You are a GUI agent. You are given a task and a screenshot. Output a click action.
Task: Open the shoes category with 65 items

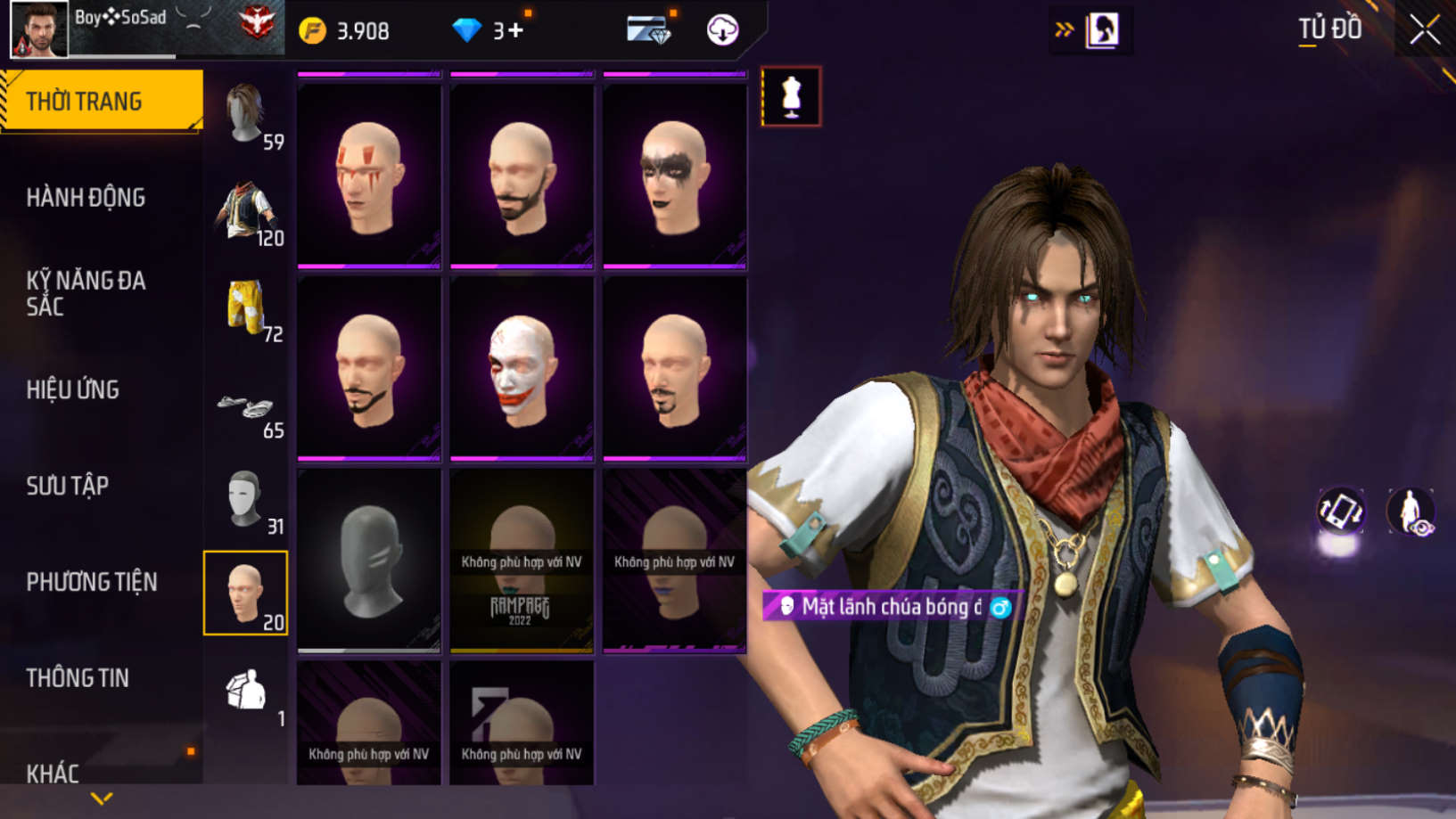(x=246, y=408)
